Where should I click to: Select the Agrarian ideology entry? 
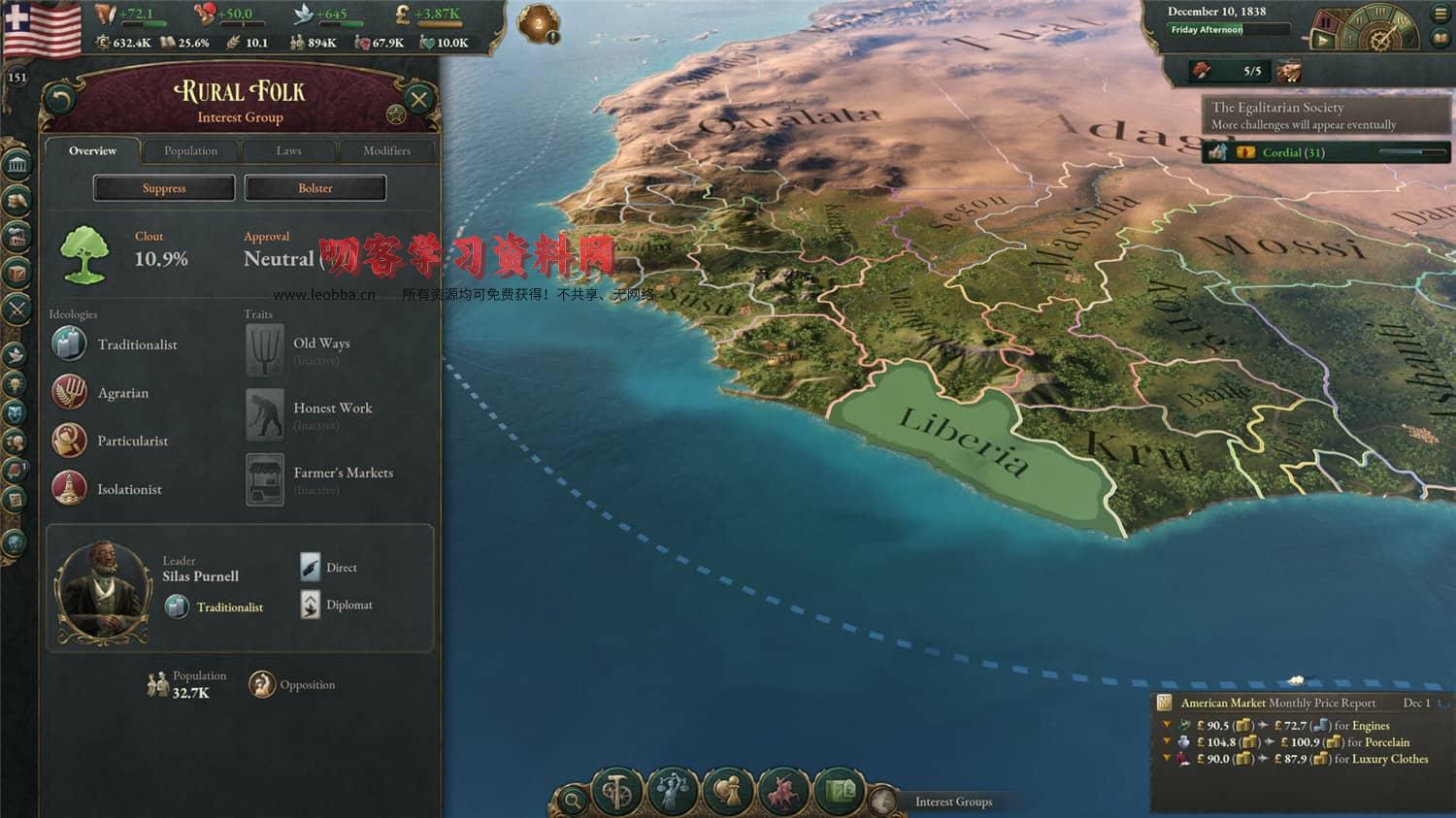122,393
